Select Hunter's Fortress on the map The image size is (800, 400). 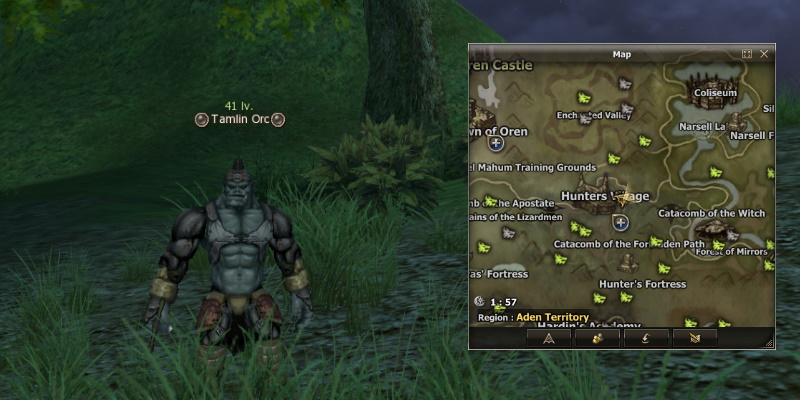tap(642, 284)
